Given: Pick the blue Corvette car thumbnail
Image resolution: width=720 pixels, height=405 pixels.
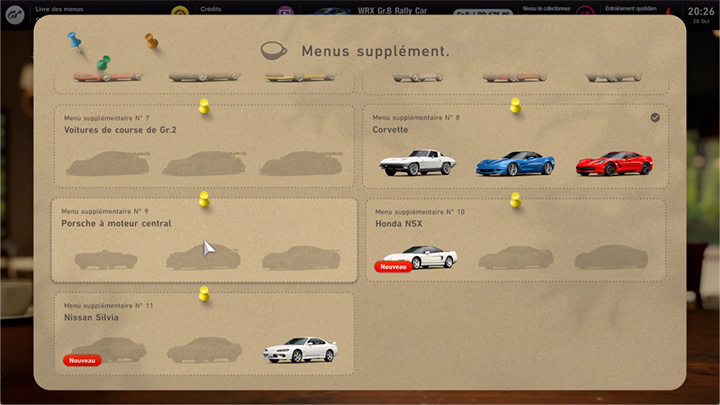Looking at the screenshot, I should pos(514,163).
